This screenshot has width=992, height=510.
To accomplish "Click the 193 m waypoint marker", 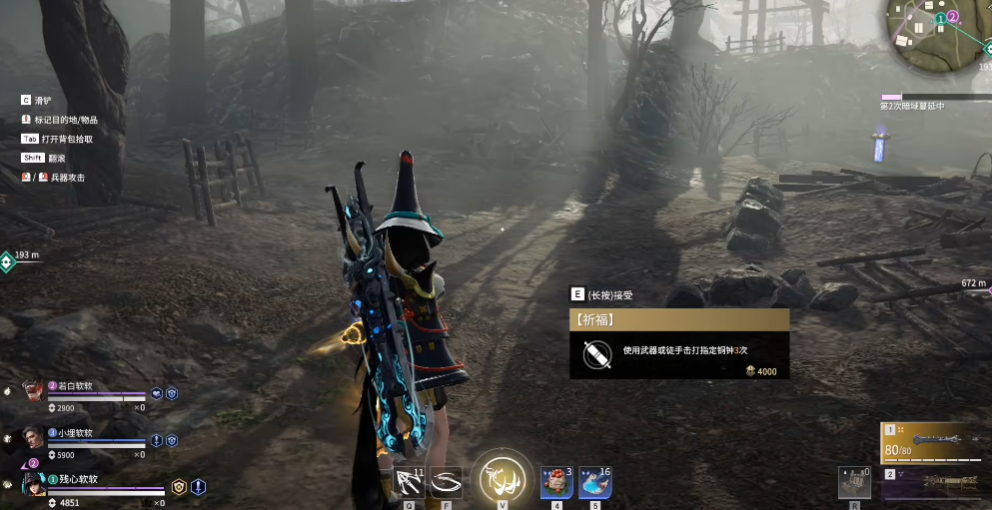I will [7, 262].
